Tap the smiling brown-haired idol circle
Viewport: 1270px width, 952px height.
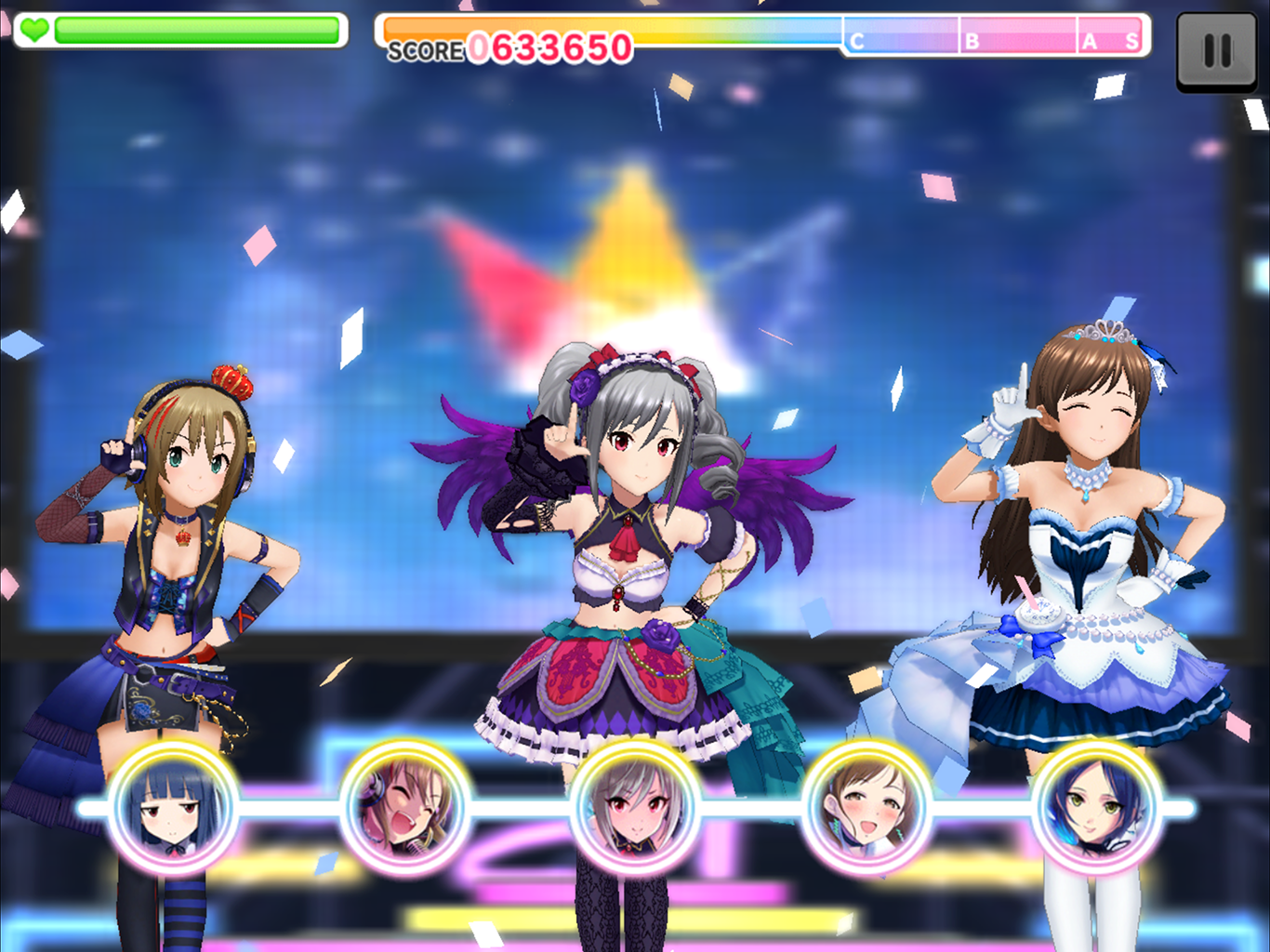867,807
